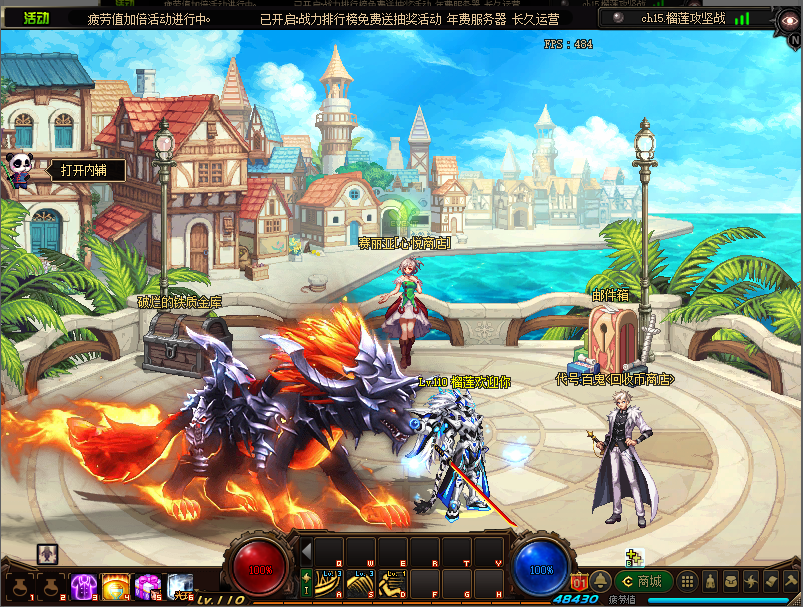
Task: Open the 活动 events button
Action: (x=35, y=18)
